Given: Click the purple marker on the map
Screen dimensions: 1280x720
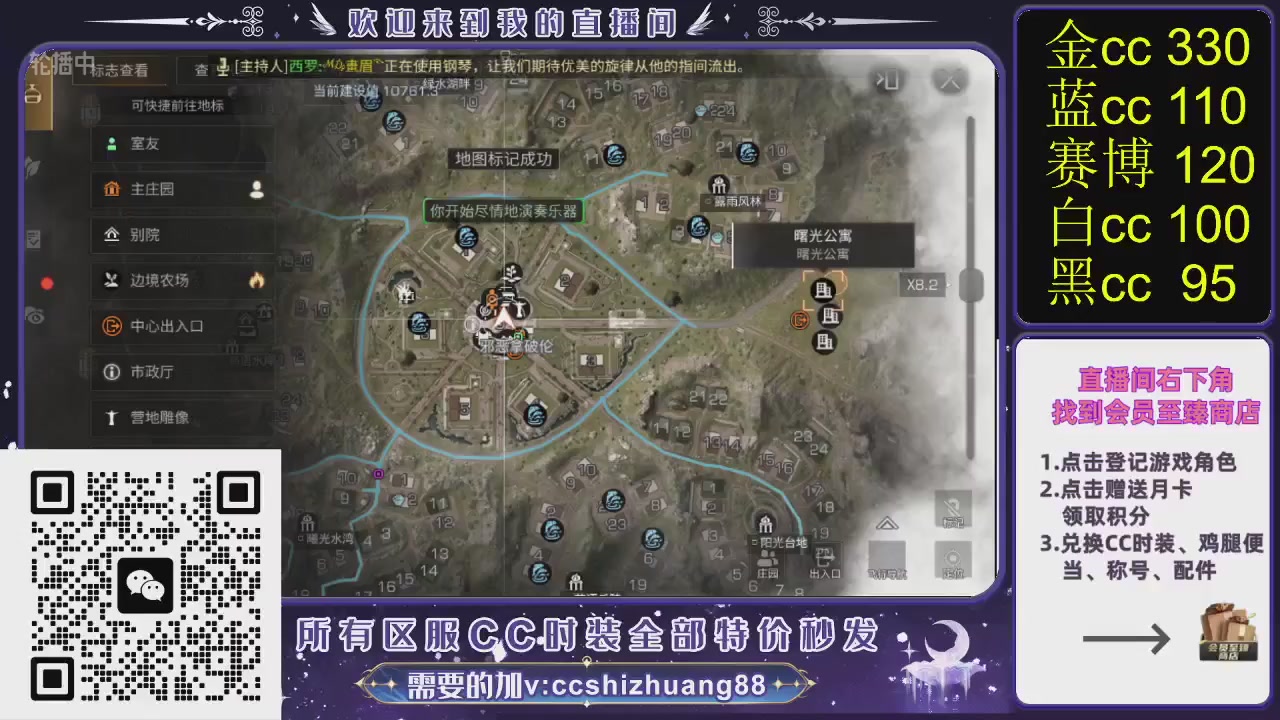Looking at the screenshot, I should [x=378, y=473].
